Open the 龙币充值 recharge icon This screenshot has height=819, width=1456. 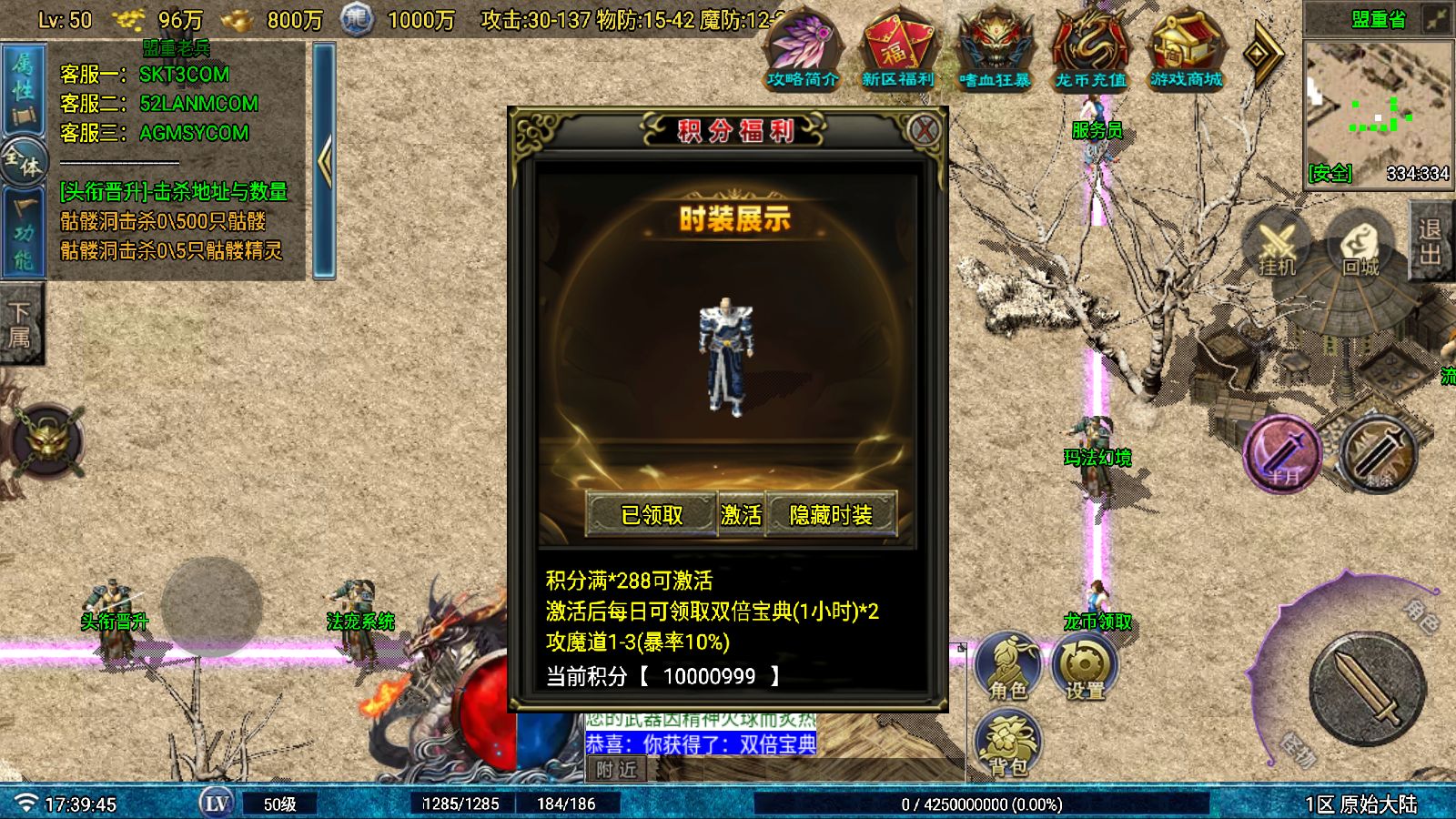click(1090, 50)
